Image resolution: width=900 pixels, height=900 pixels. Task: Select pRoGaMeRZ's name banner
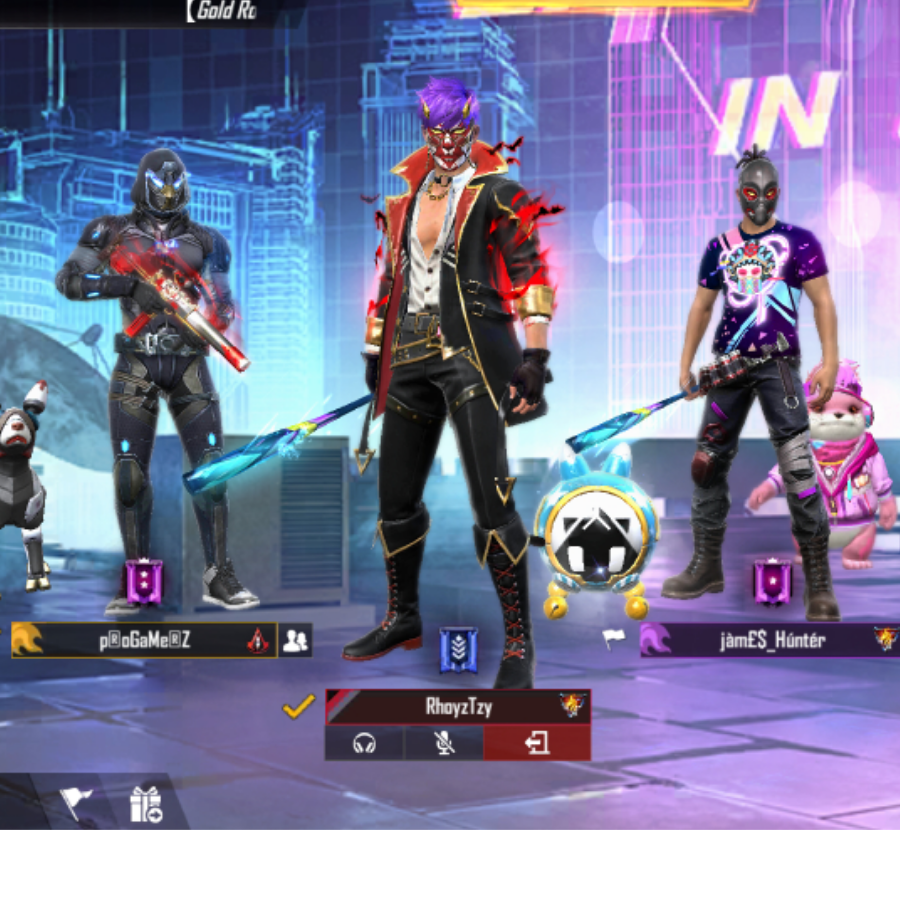pyautogui.click(x=144, y=641)
